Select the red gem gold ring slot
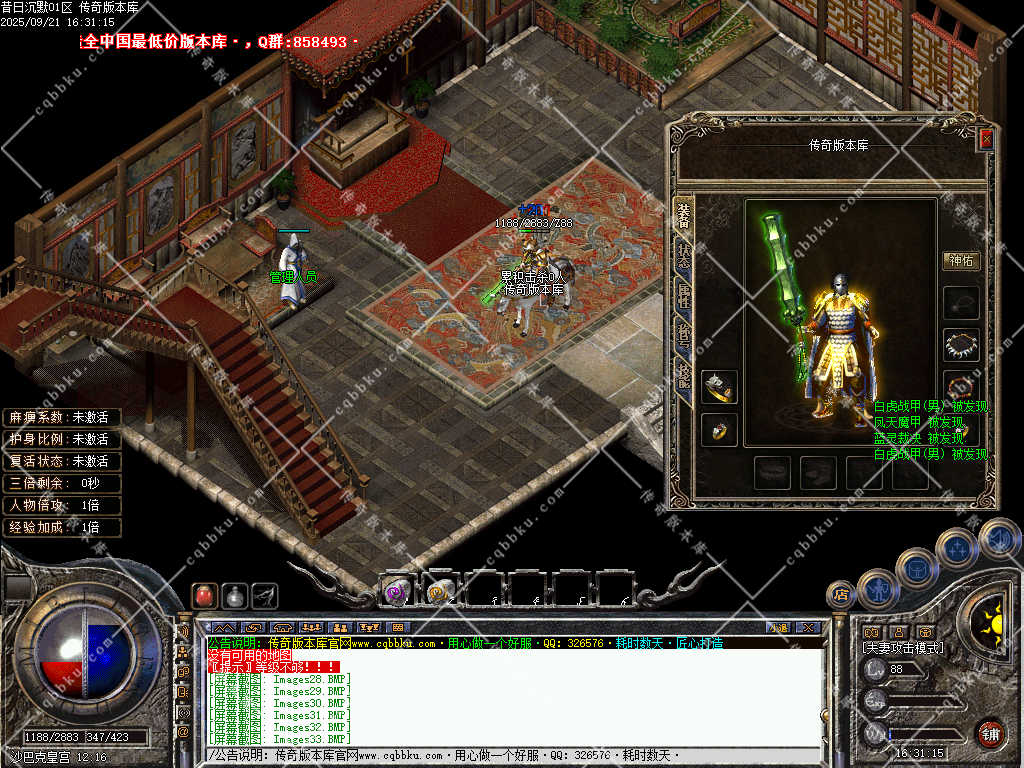This screenshot has height=768, width=1024. [719, 430]
